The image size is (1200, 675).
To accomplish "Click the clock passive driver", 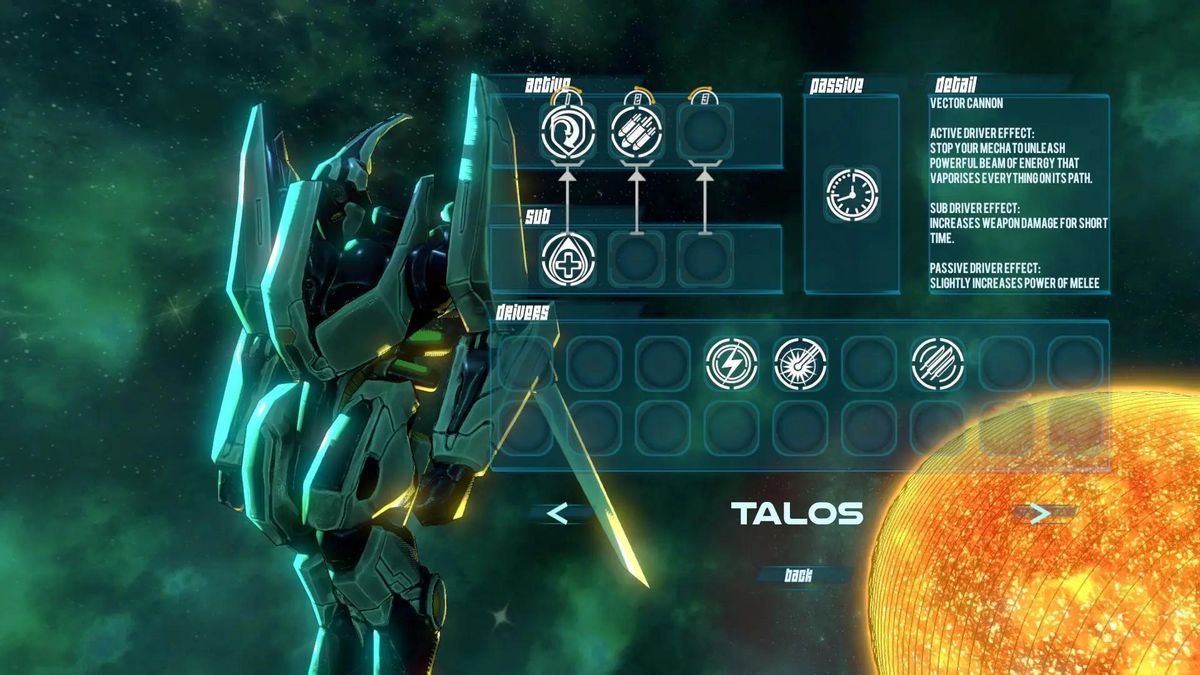I will point(852,194).
